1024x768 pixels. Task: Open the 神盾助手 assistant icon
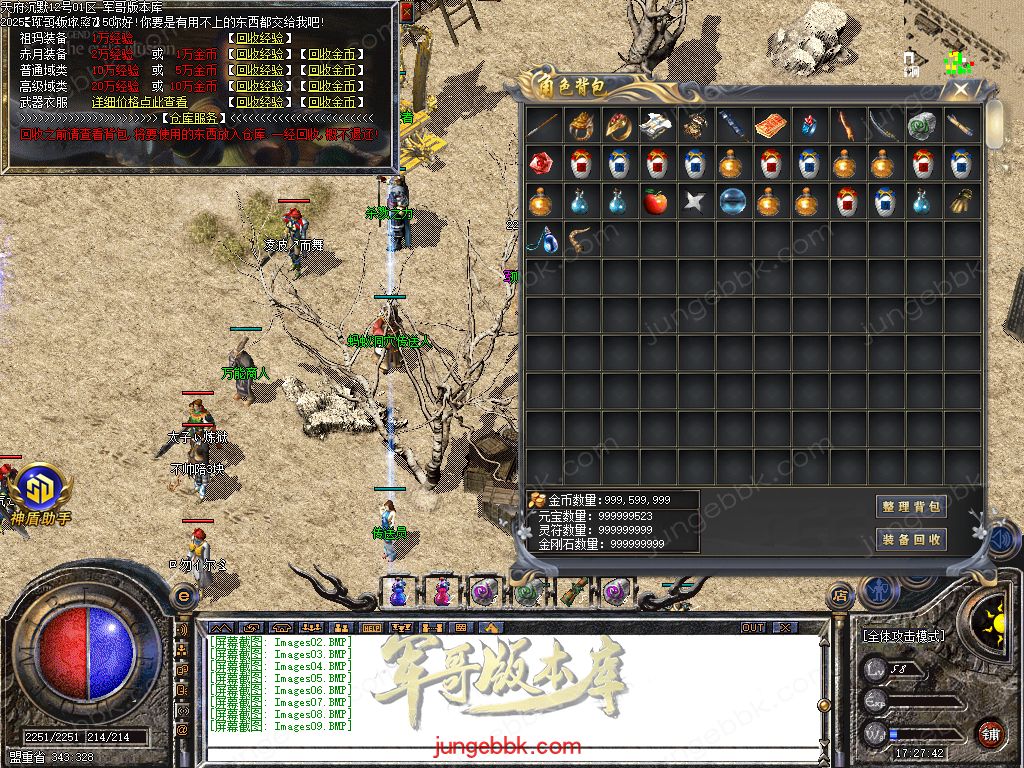[x=41, y=488]
